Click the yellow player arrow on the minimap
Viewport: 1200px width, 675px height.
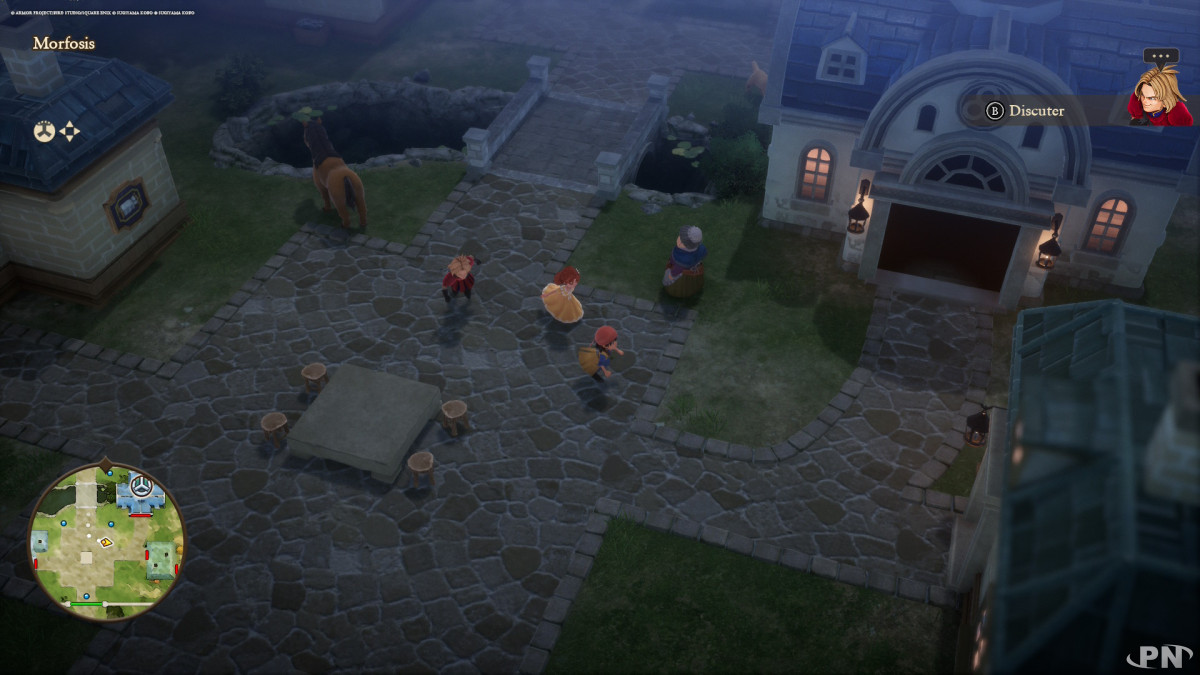coord(105,541)
